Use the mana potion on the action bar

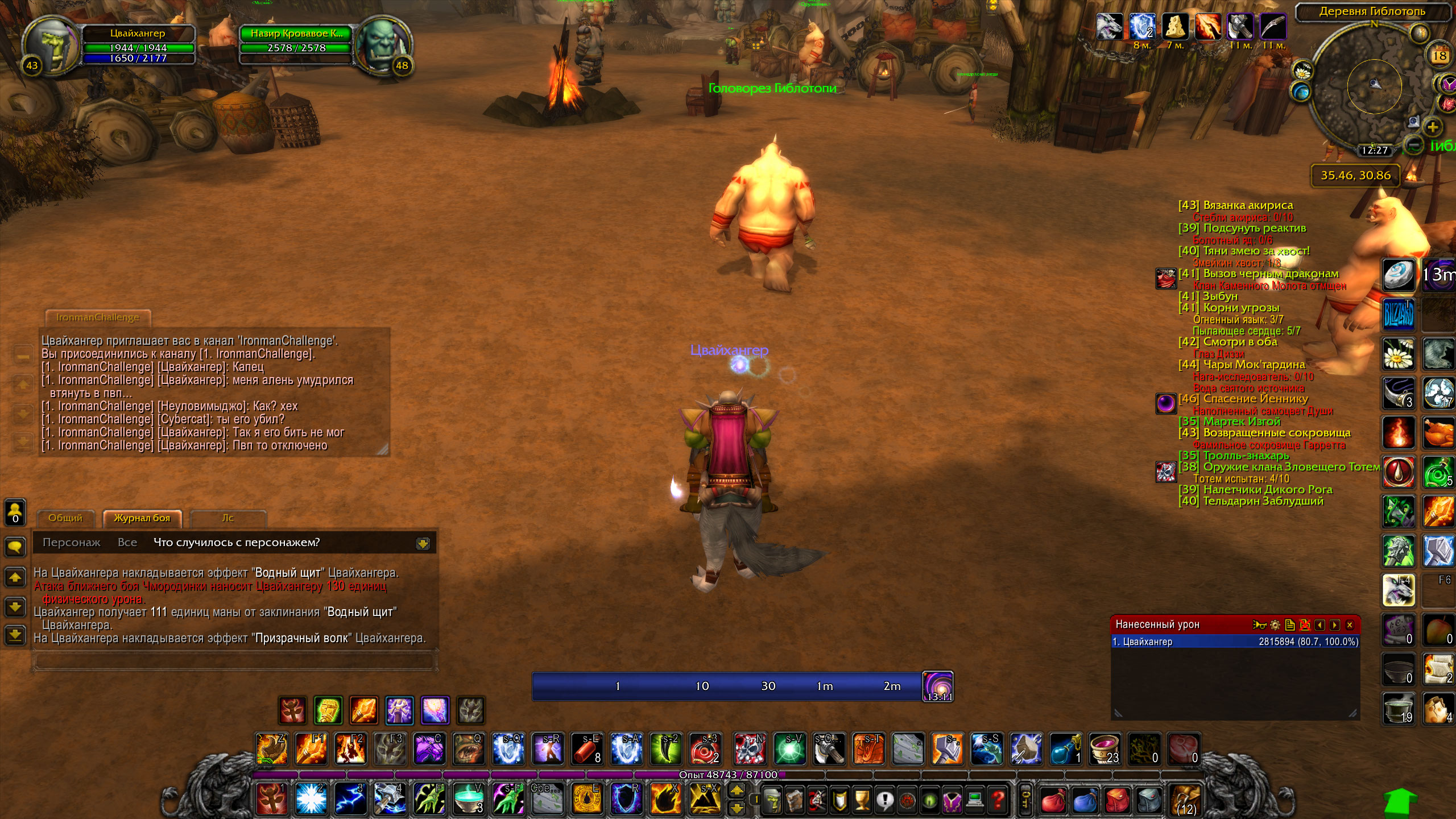(1065, 749)
